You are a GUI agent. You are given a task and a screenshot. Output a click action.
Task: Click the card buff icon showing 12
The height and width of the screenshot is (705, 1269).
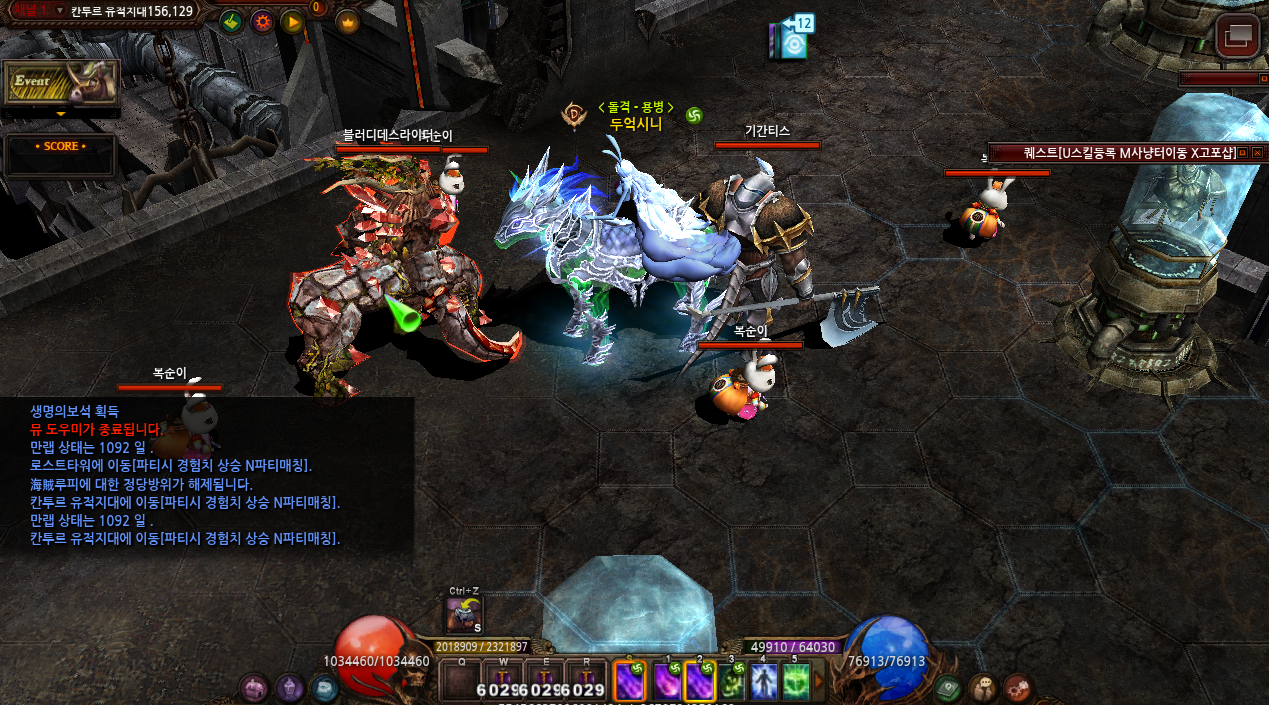click(x=790, y=39)
